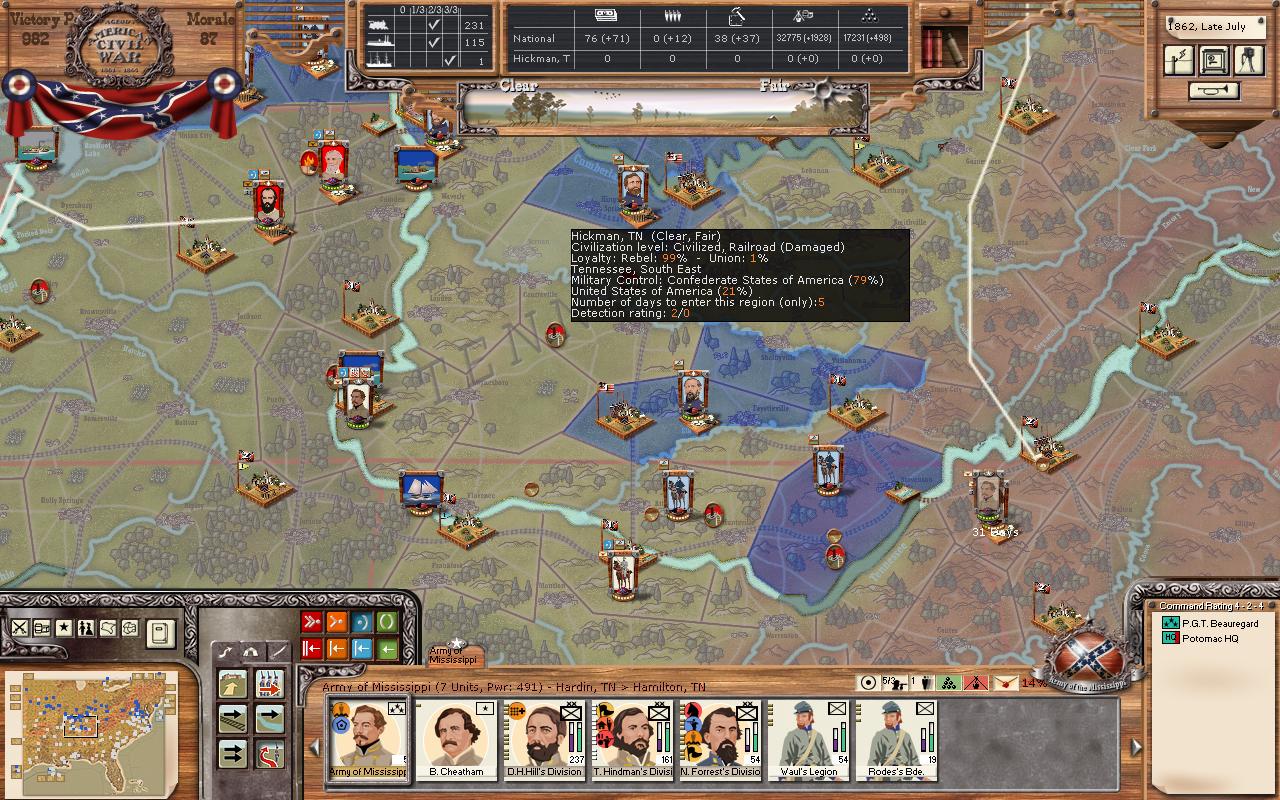This screenshot has width=1280, height=800.
Task: Open the Army of Mississippi stack tab
Action: pyautogui.click(x=455, y=655)
